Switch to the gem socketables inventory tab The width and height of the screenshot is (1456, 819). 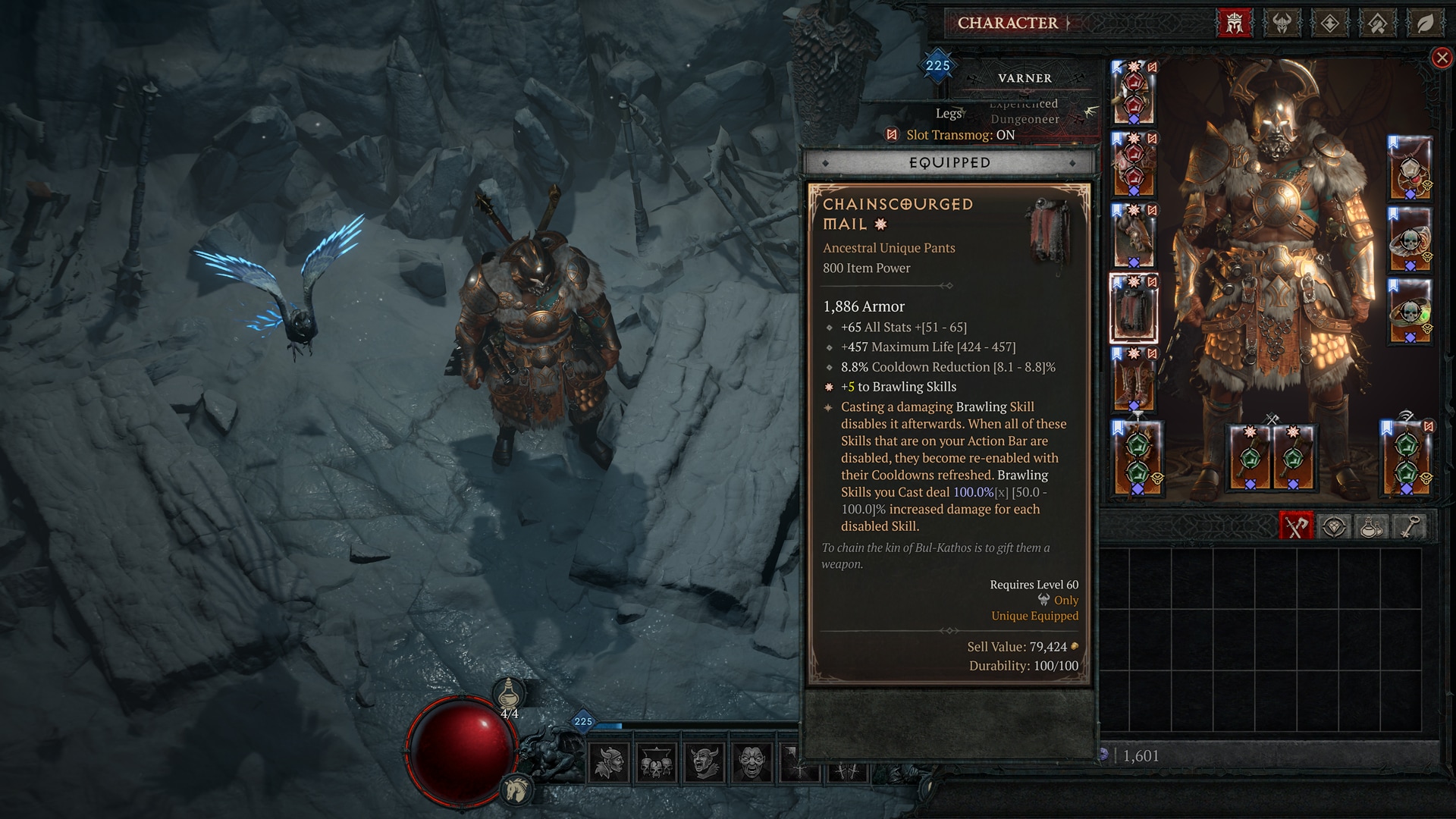tap(1334, 526)
